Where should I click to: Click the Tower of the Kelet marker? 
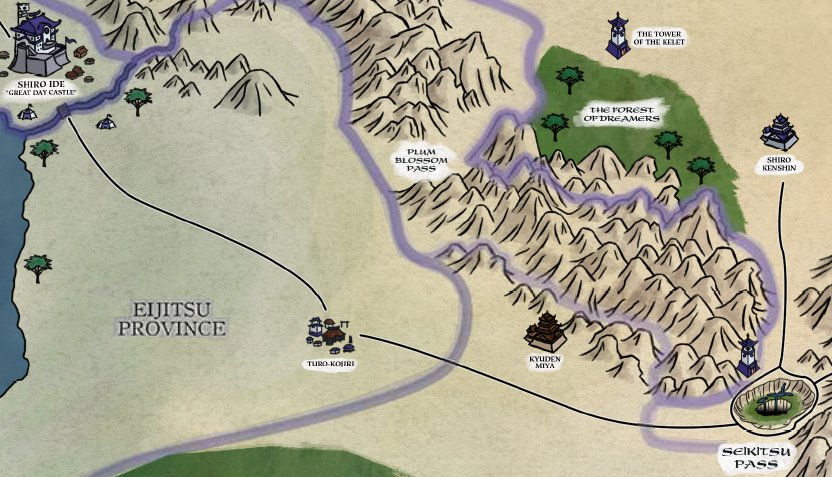coord(618,36)
